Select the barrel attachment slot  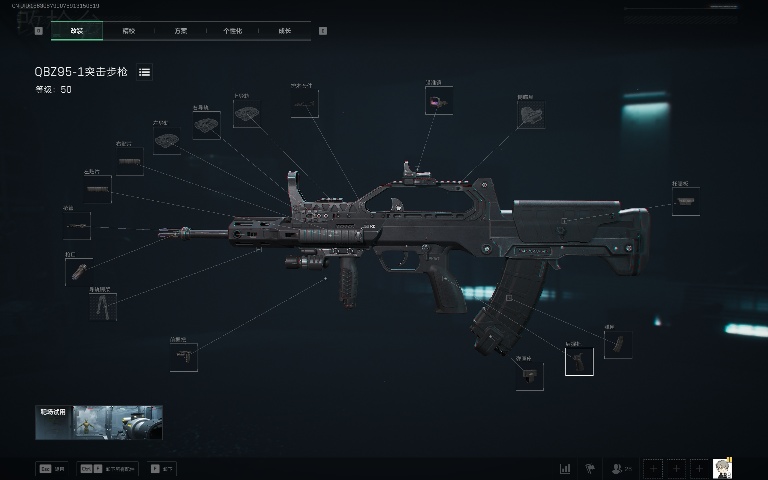click(x=98, y=189)
